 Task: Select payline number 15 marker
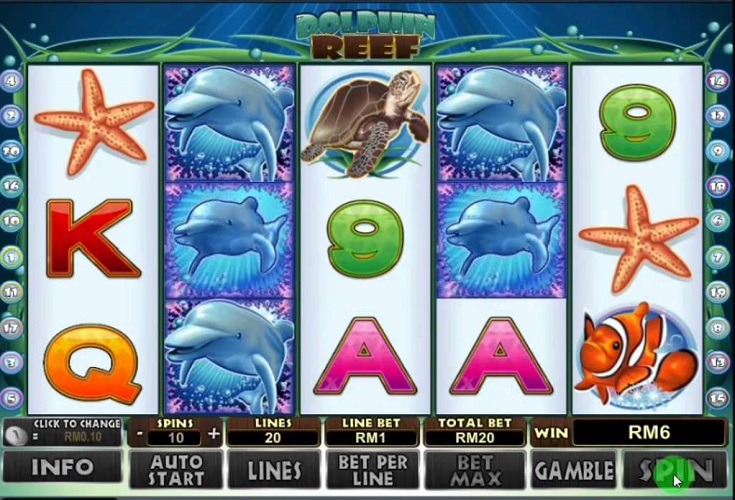pos(718,397)
